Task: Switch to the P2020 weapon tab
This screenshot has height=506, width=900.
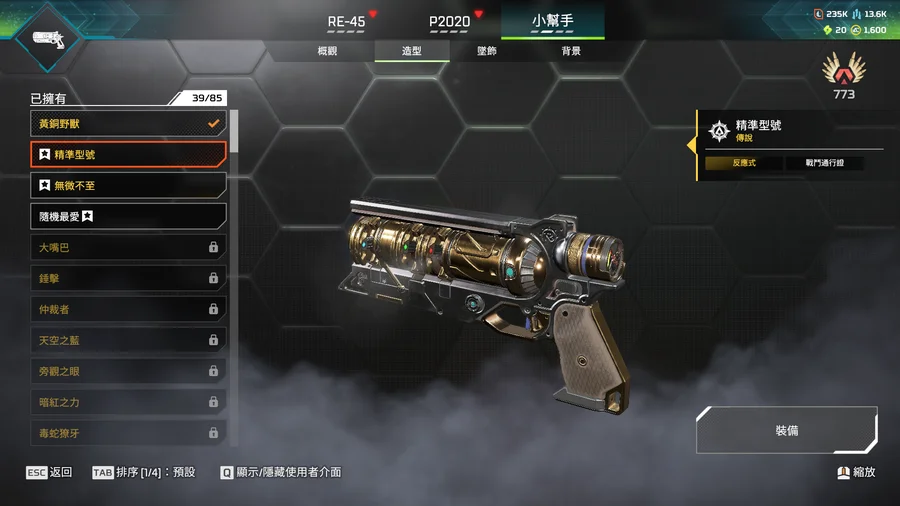Action: pos(449,21)
